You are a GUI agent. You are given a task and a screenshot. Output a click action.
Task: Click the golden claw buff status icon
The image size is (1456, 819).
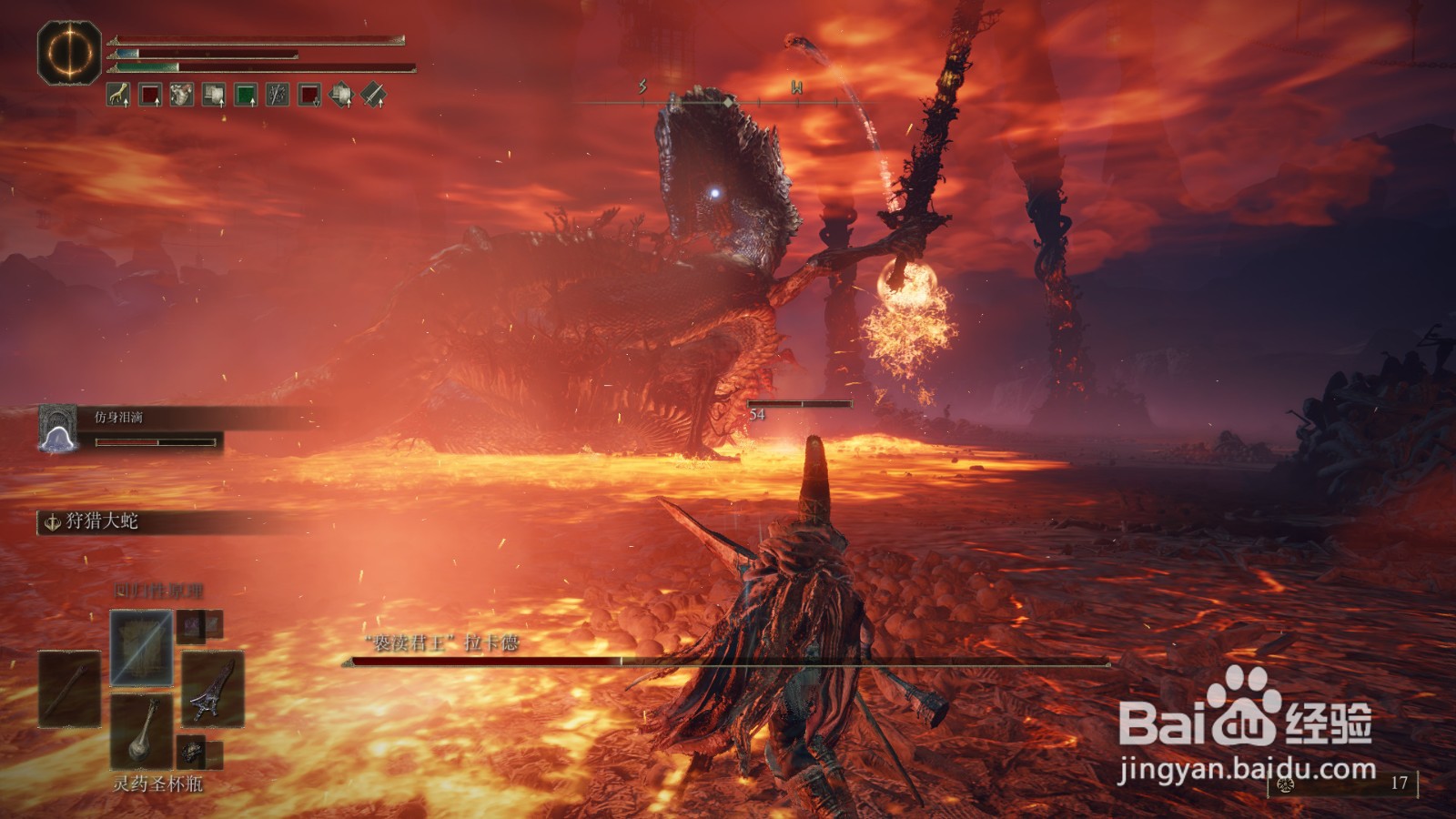click(x=118, y=95)
